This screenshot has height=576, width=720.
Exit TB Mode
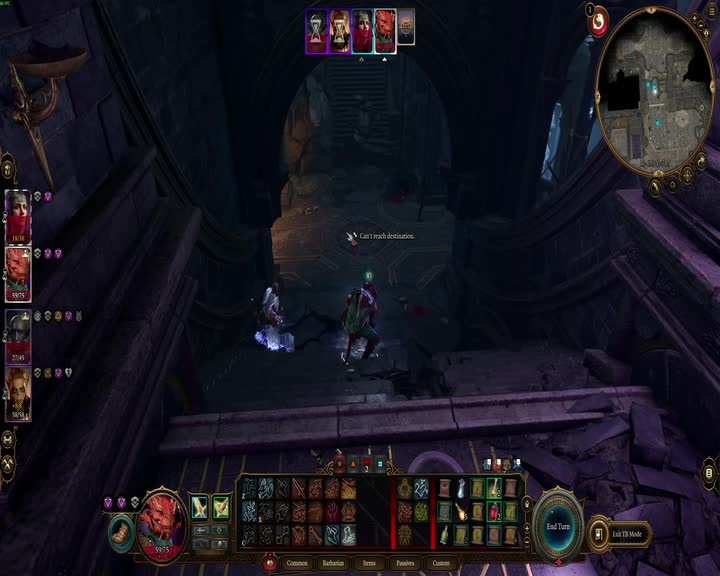(x=627, y=534)
